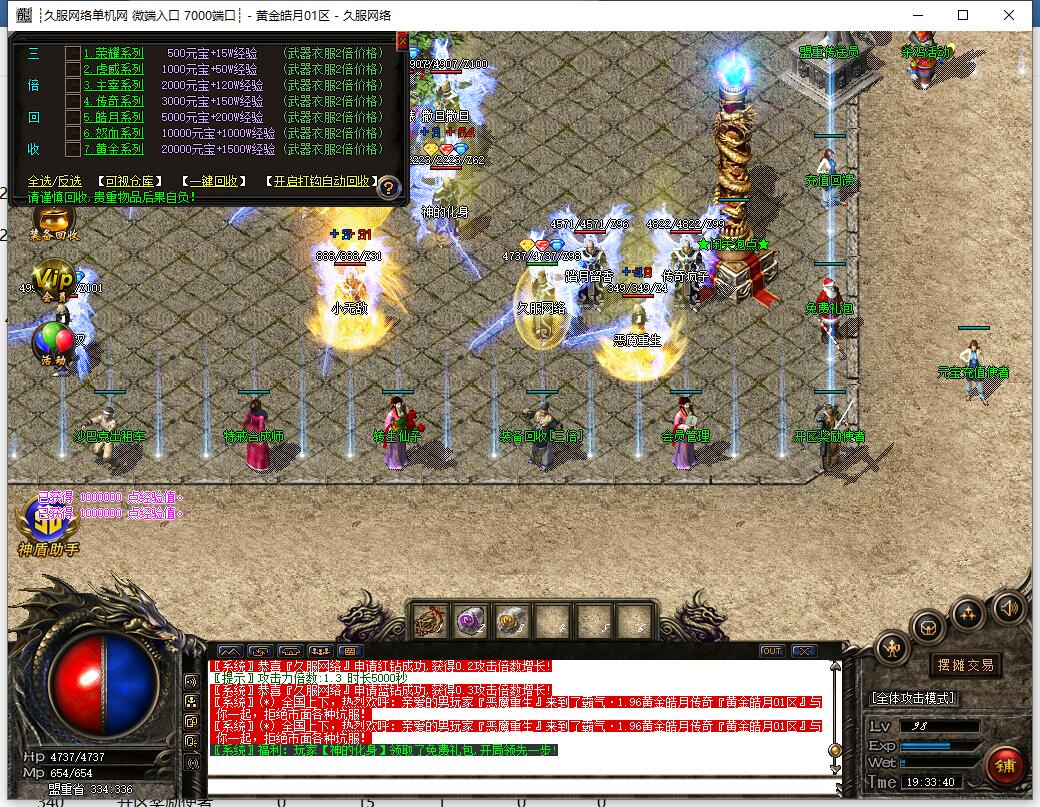This screenshot has height=807, width=1040.
Task: Open the VIP 会员 menu
Action: point(53,281)
